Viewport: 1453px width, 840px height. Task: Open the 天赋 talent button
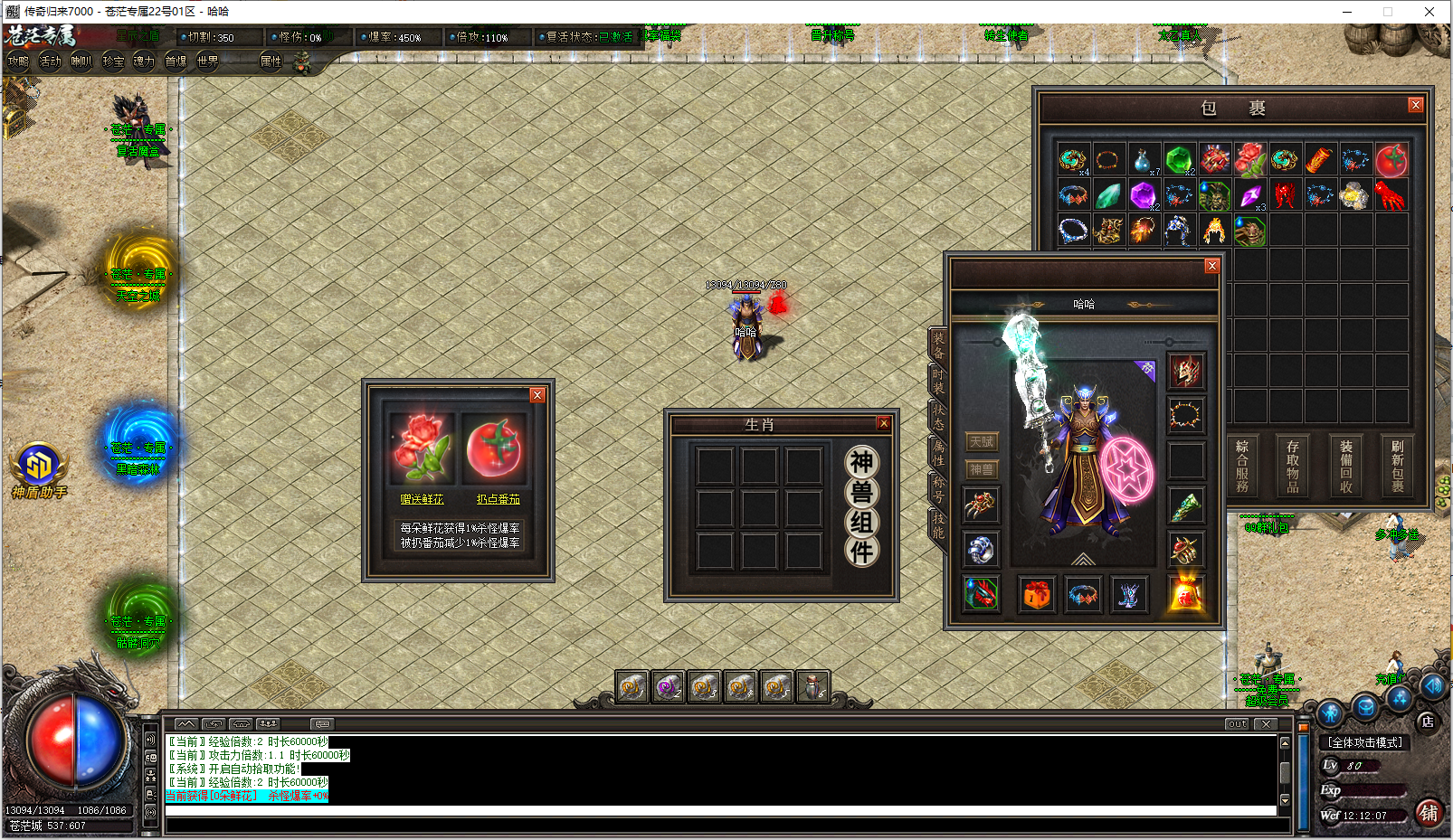tap(982, 441)
